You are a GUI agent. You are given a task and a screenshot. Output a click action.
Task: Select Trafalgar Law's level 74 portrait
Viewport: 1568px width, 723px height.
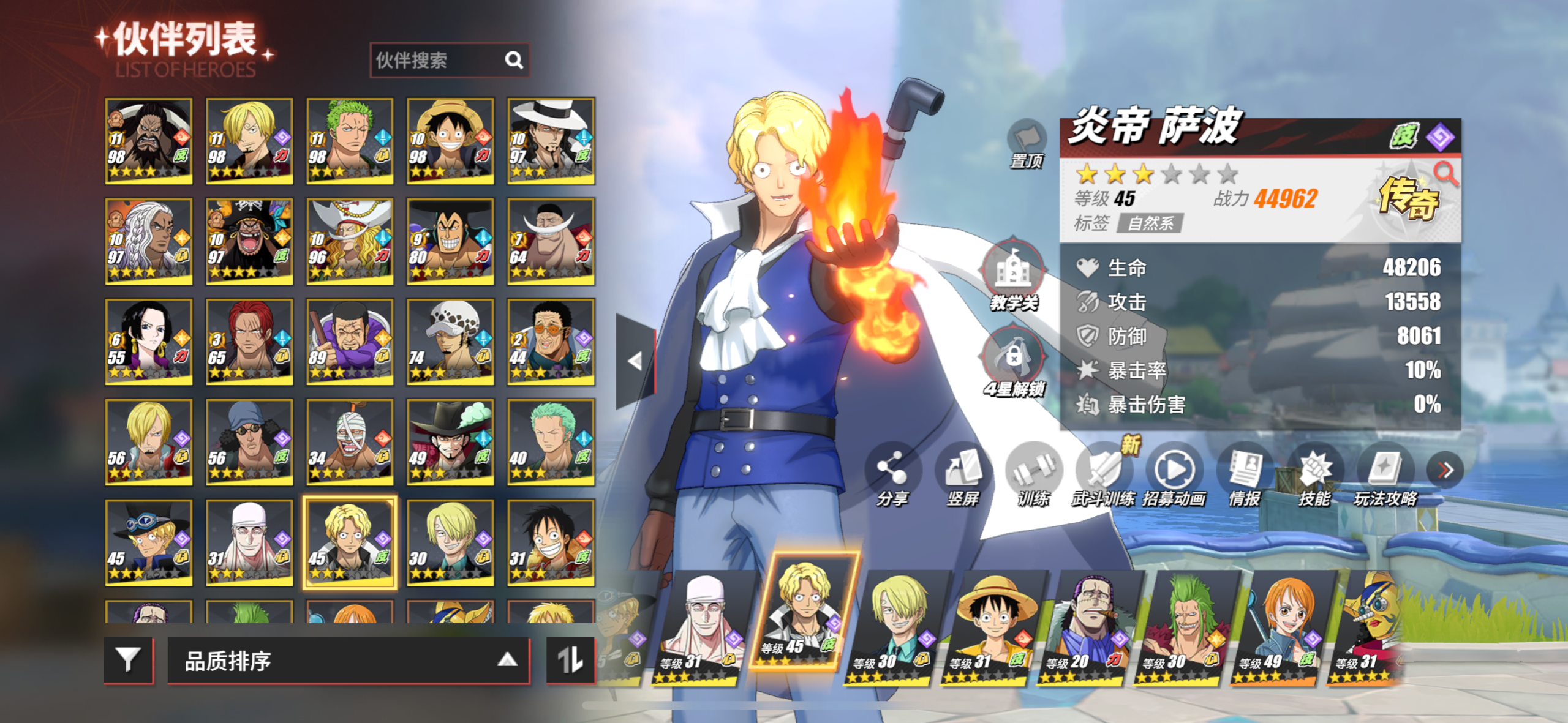[x=450, y=342]
